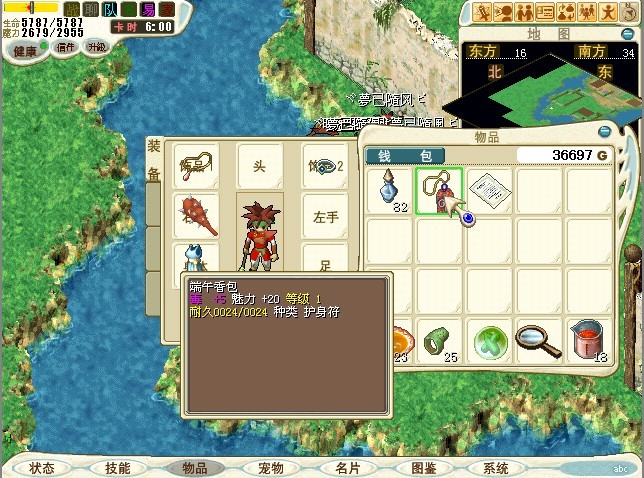Click the 升级 level up button
Viewport: 644px width, 478px height.
96,47
